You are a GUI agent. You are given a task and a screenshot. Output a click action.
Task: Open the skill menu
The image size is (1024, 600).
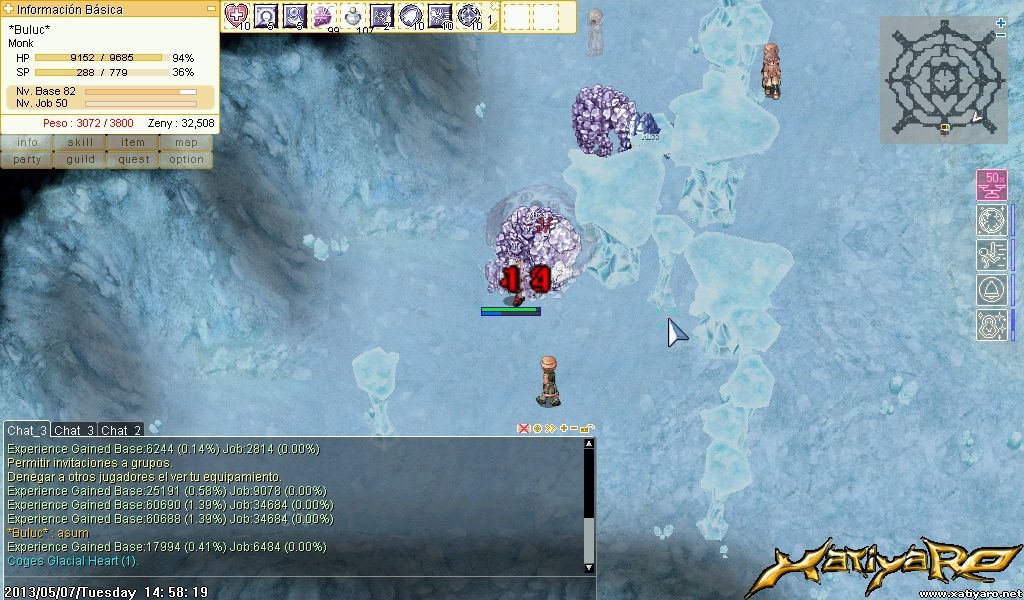80,142
